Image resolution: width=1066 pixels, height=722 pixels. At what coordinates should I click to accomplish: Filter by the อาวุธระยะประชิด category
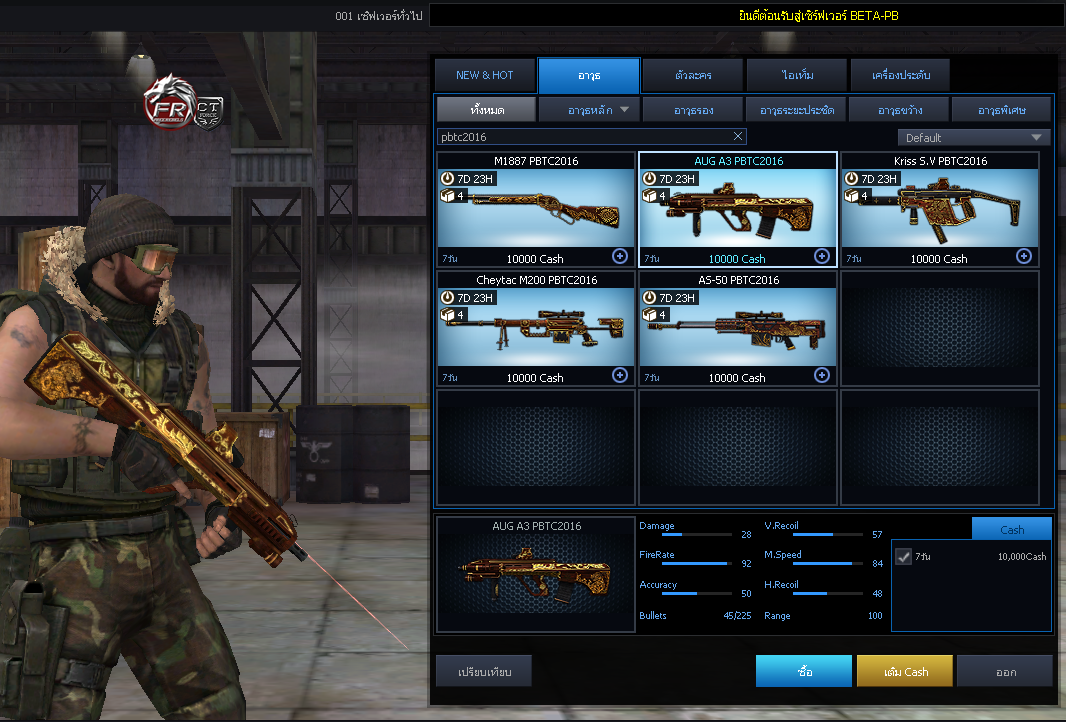[796, 109]
